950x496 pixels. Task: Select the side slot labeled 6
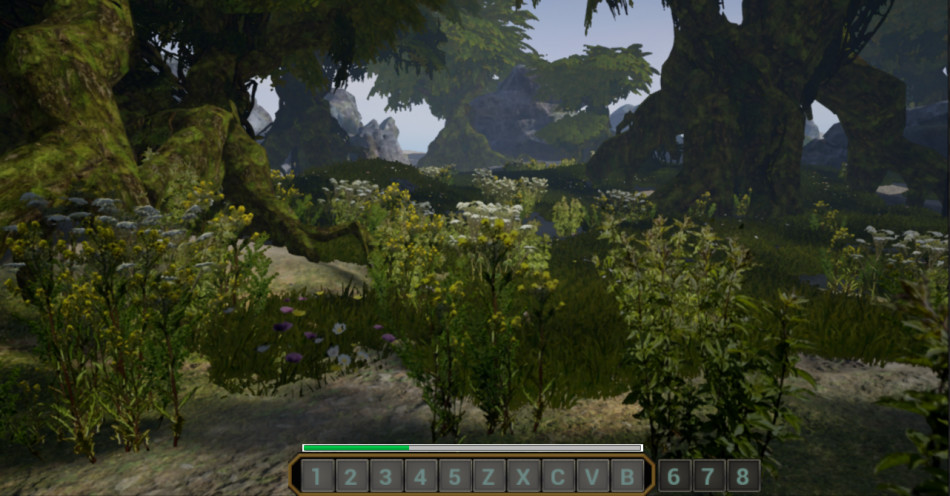(x=674, y=476)
